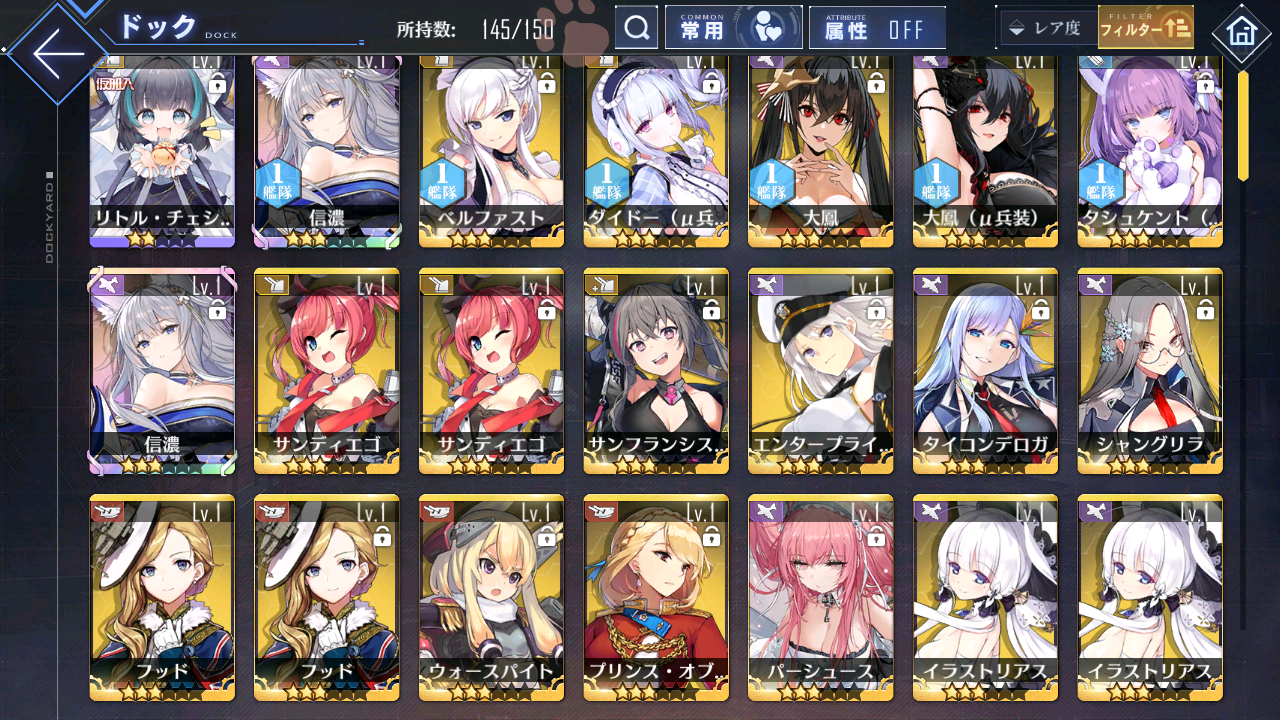Image resolution: width=1280 pixels, height=720 pixels.
Task: Toggle the lock icon on Belfast's card
Action: point(546,86)
